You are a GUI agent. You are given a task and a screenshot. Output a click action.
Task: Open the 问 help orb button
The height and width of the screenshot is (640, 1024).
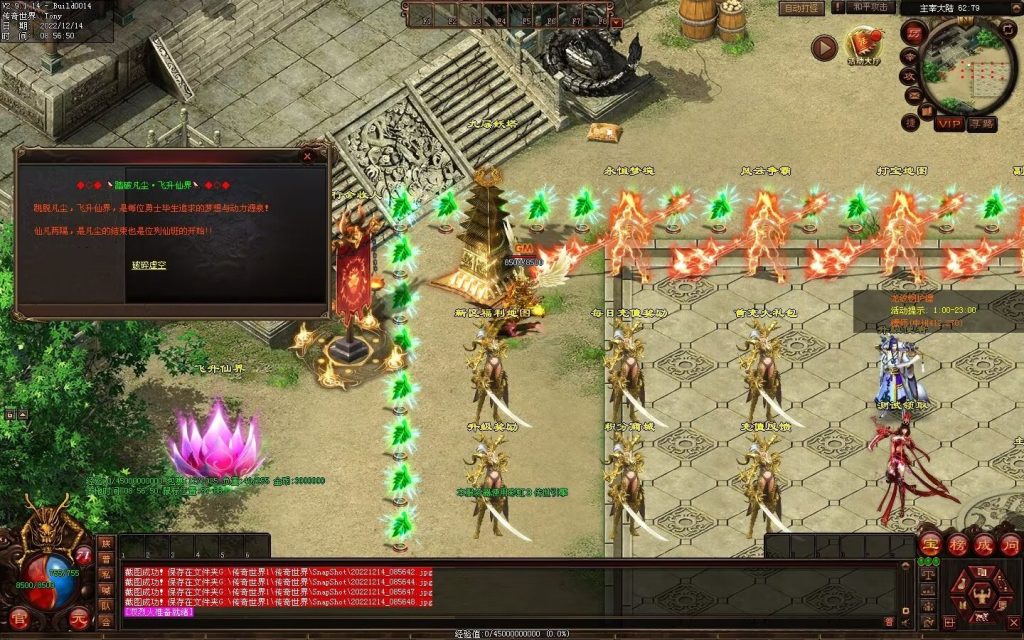tap(1009, 545)
